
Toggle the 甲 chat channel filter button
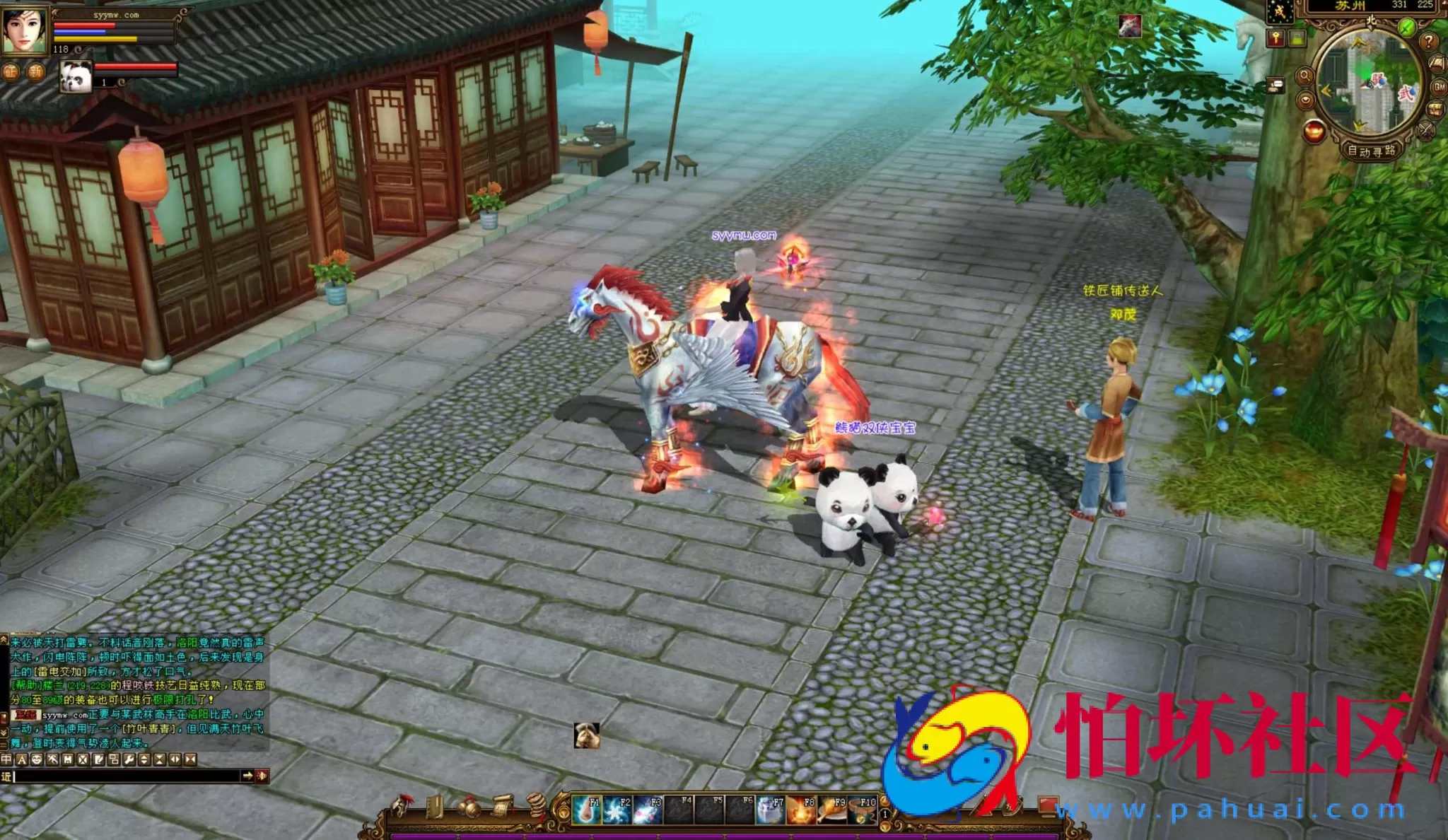(x=6, y=759)
